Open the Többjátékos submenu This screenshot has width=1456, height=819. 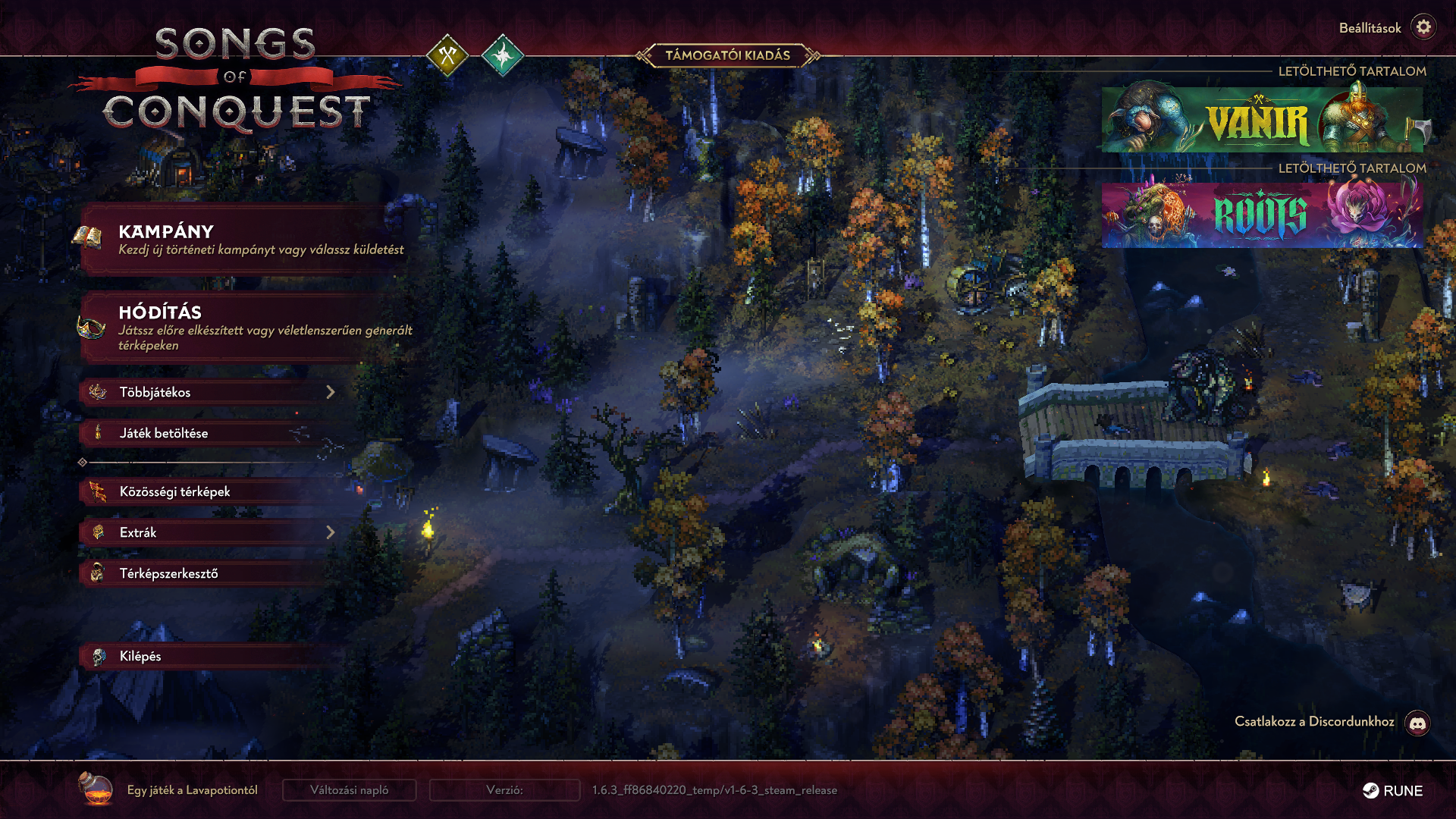point(209,392)
